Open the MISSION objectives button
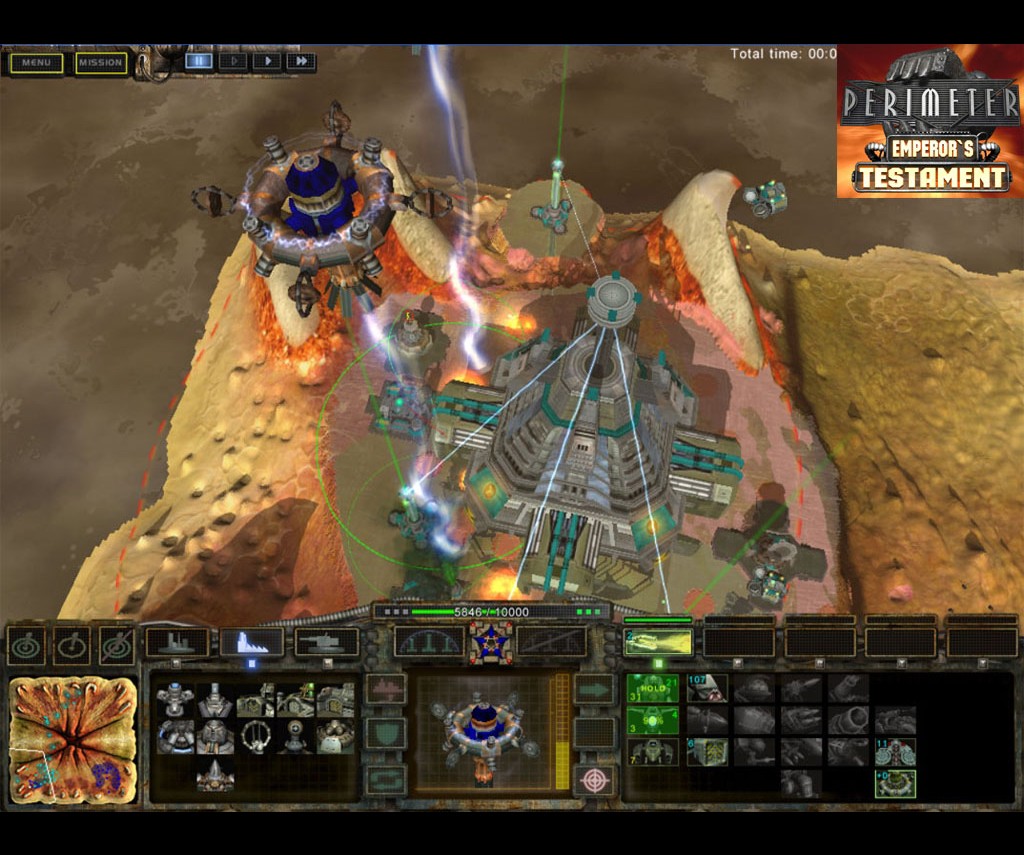 pyautogui.click(x=101, y=63)
